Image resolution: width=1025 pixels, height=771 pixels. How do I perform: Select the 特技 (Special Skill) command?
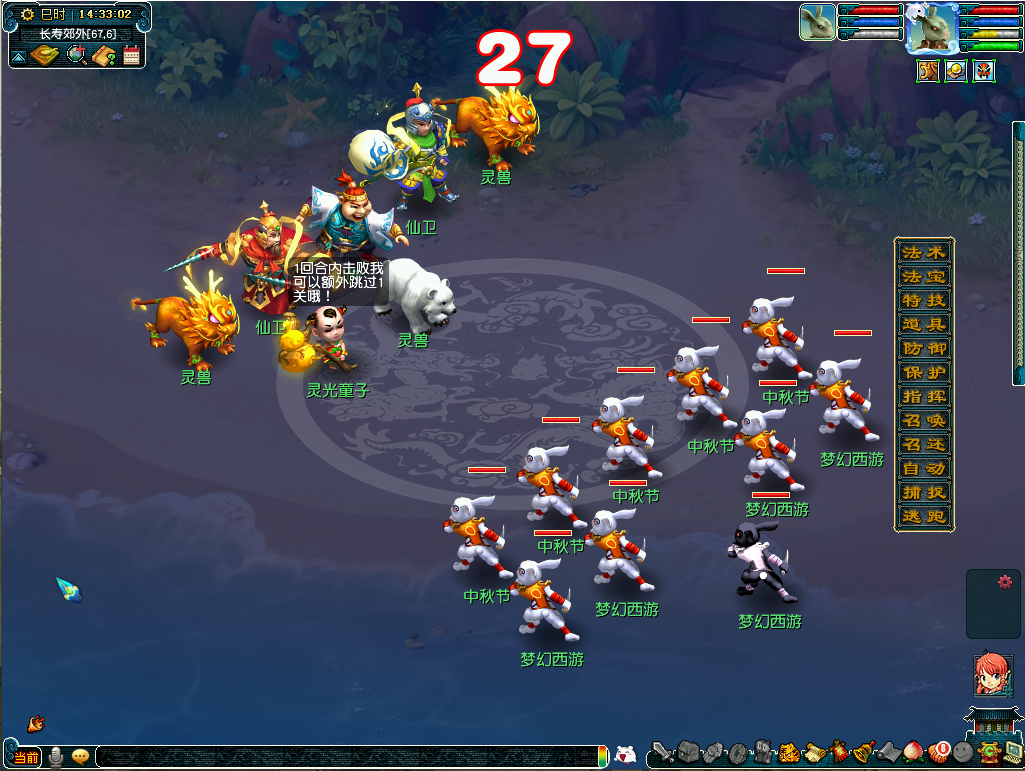(x=923, y=300)
